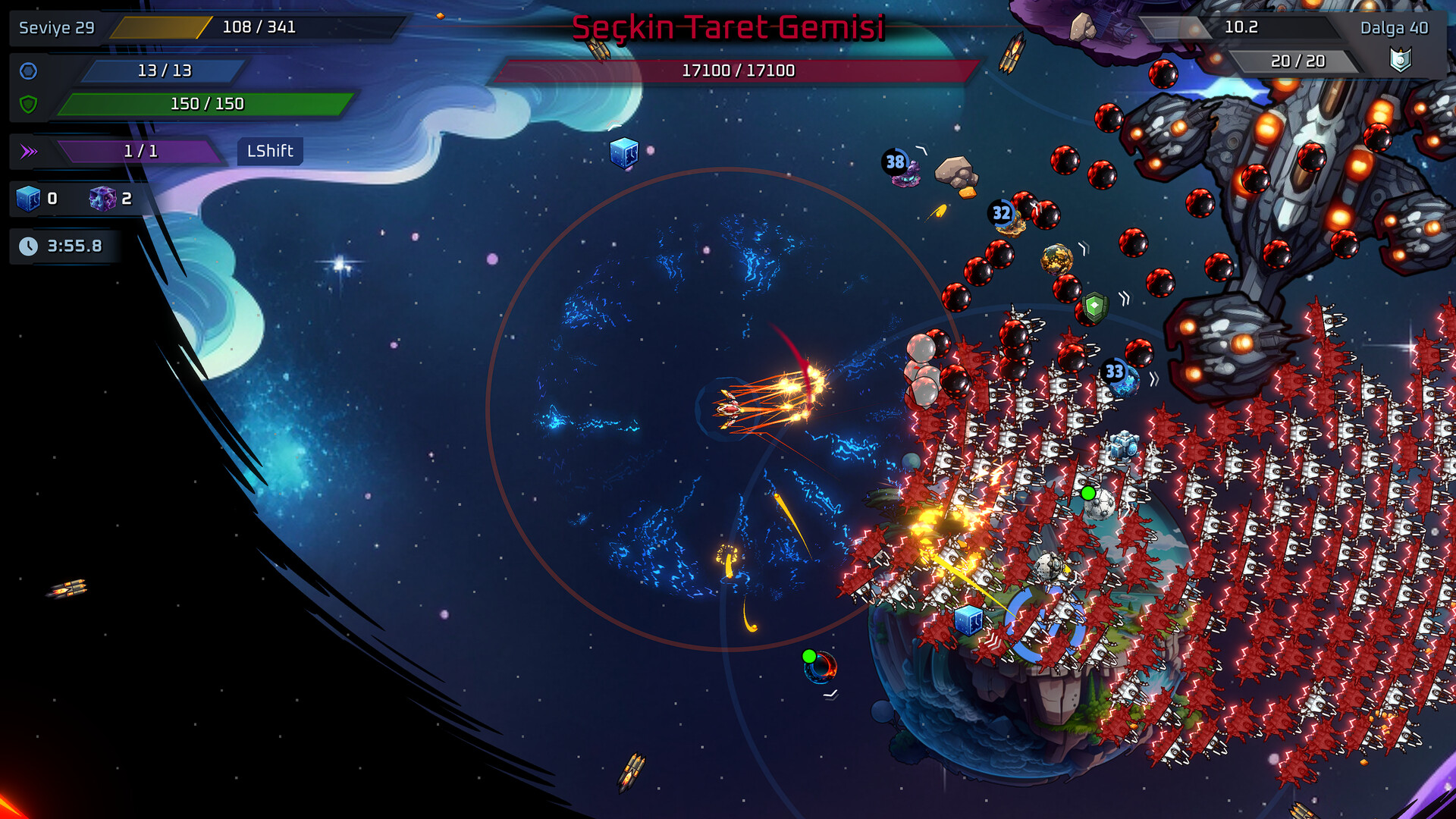Click the blue cube resource icon
The width and height of the screenshot is (1456, 819).
click(x=28, y=199)
